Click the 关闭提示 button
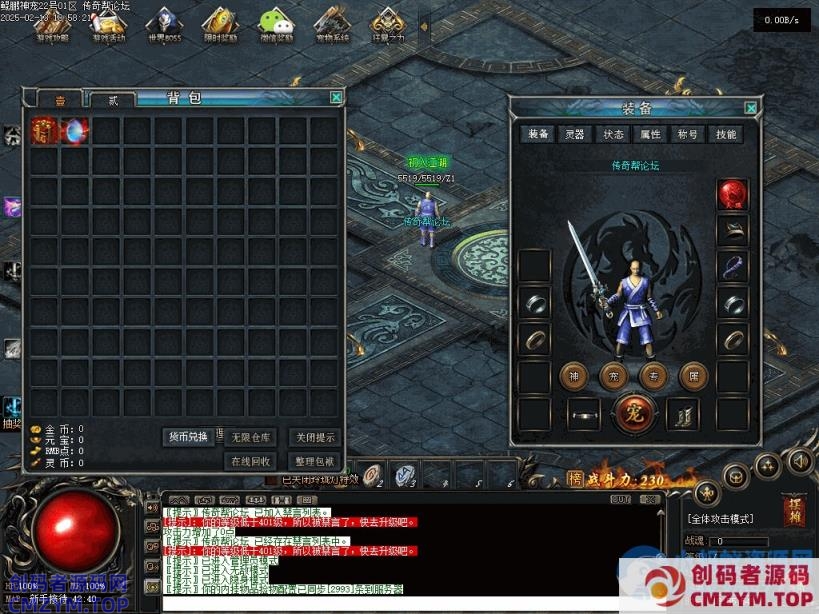 click(314, 437)
